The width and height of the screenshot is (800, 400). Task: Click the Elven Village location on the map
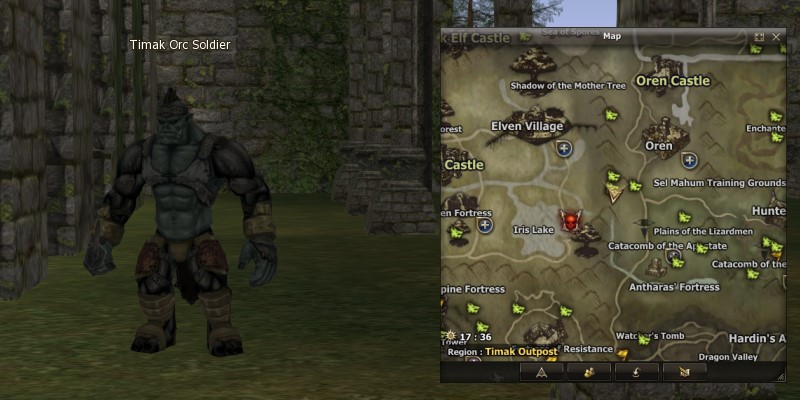[527, 127]
